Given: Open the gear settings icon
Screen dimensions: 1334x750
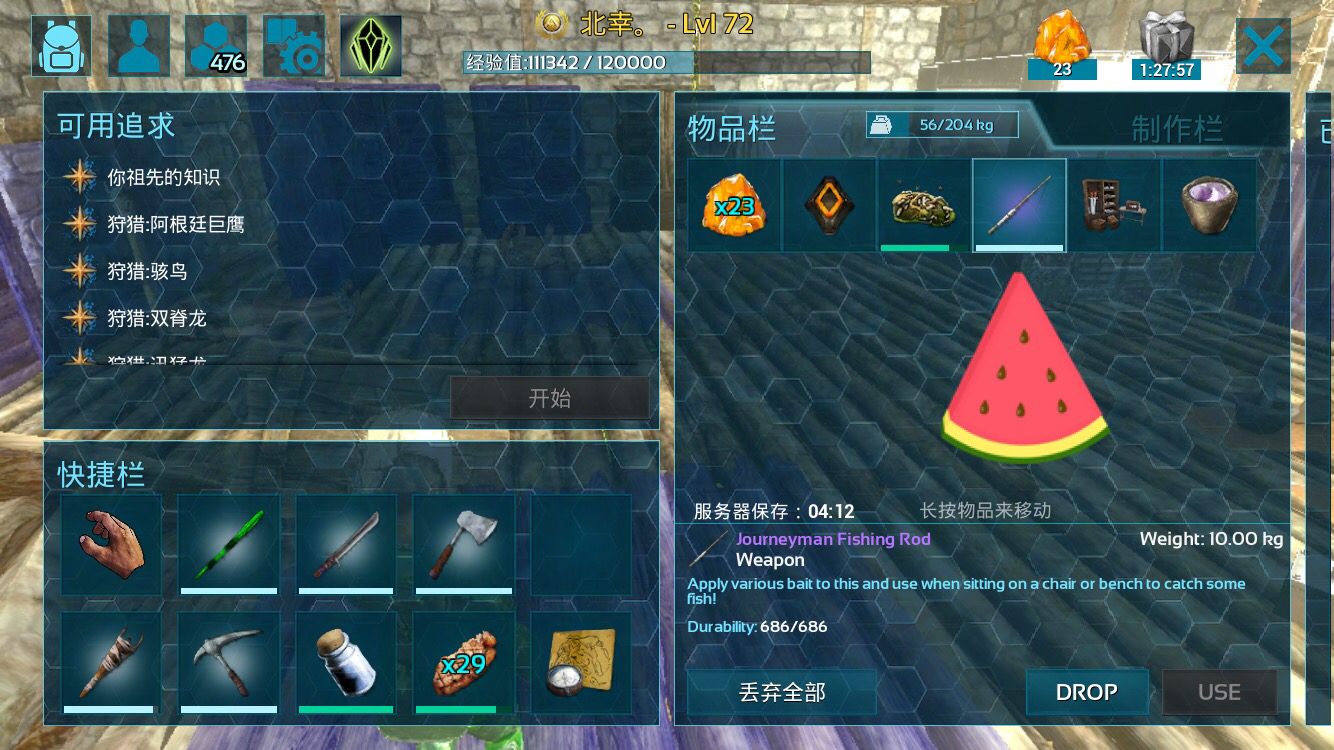Looking at the screenshot, I should click(x=294, y=46).
